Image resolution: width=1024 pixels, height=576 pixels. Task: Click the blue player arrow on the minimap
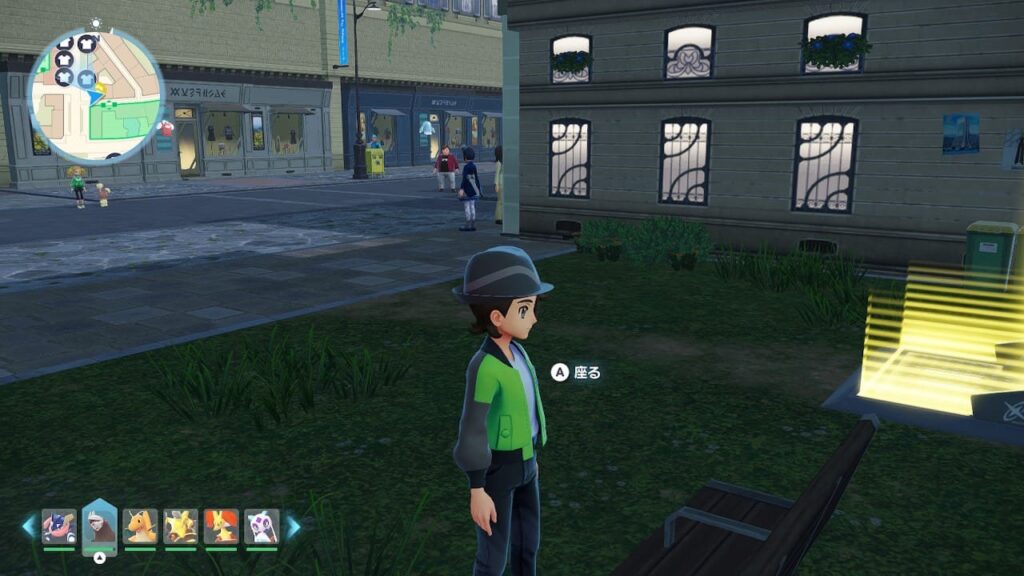coord(97,96)
